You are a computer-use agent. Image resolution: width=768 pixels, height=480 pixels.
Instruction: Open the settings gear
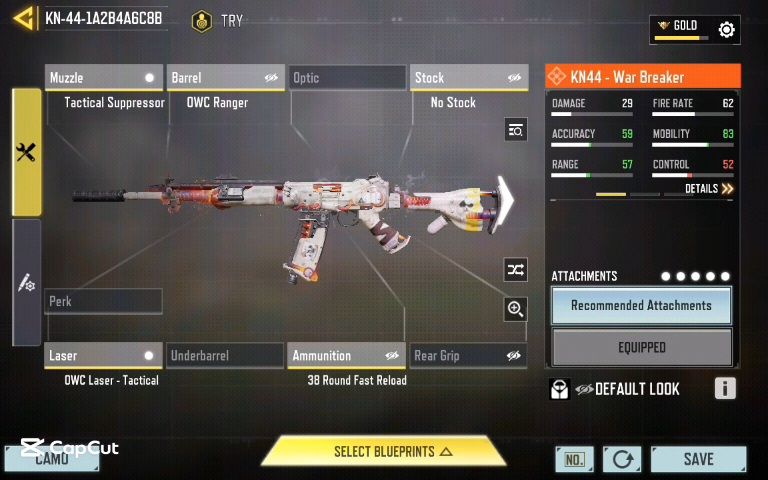pos(727,30)
